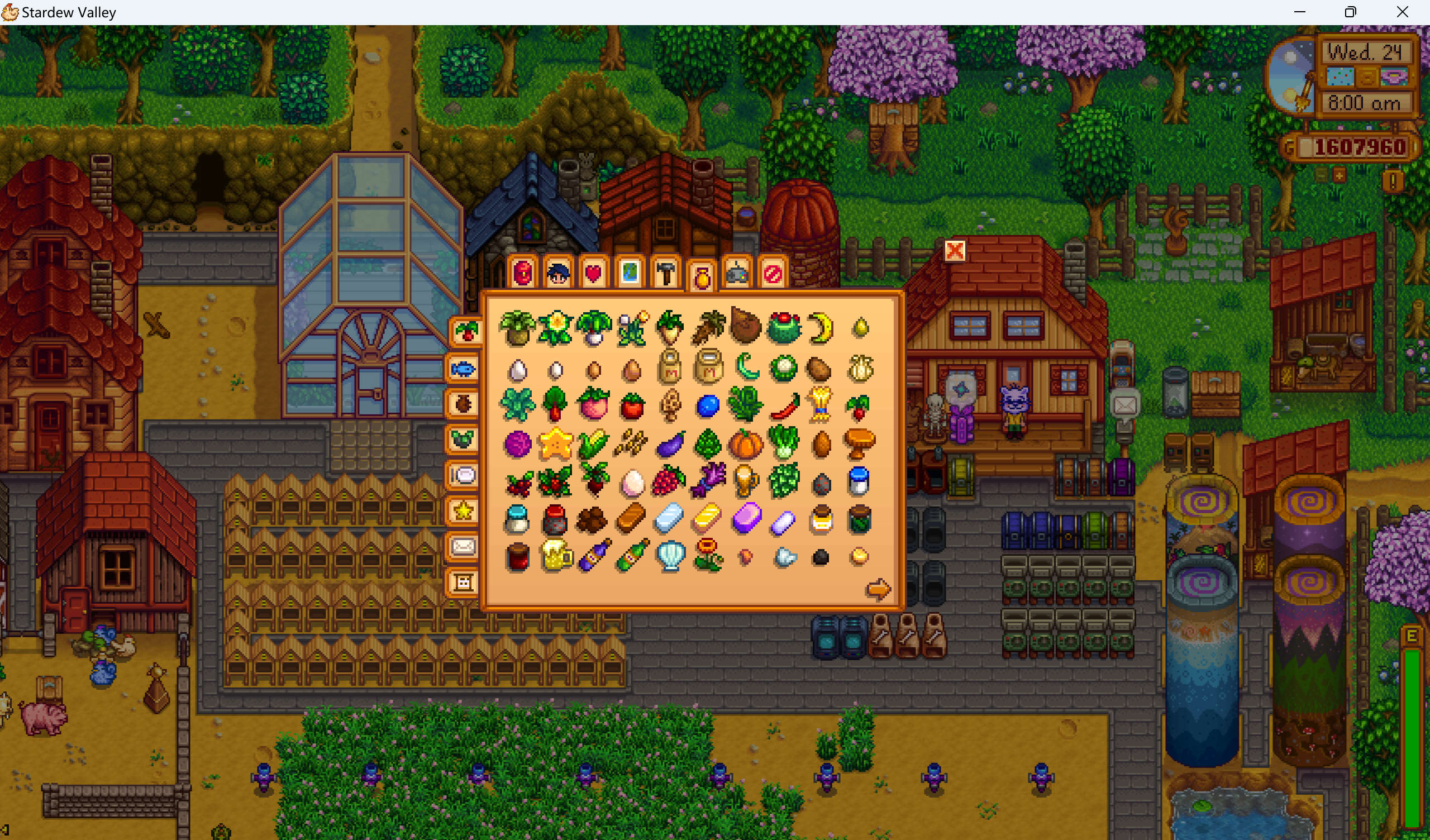Open the Social heart tab

click(x=594, y=274)
